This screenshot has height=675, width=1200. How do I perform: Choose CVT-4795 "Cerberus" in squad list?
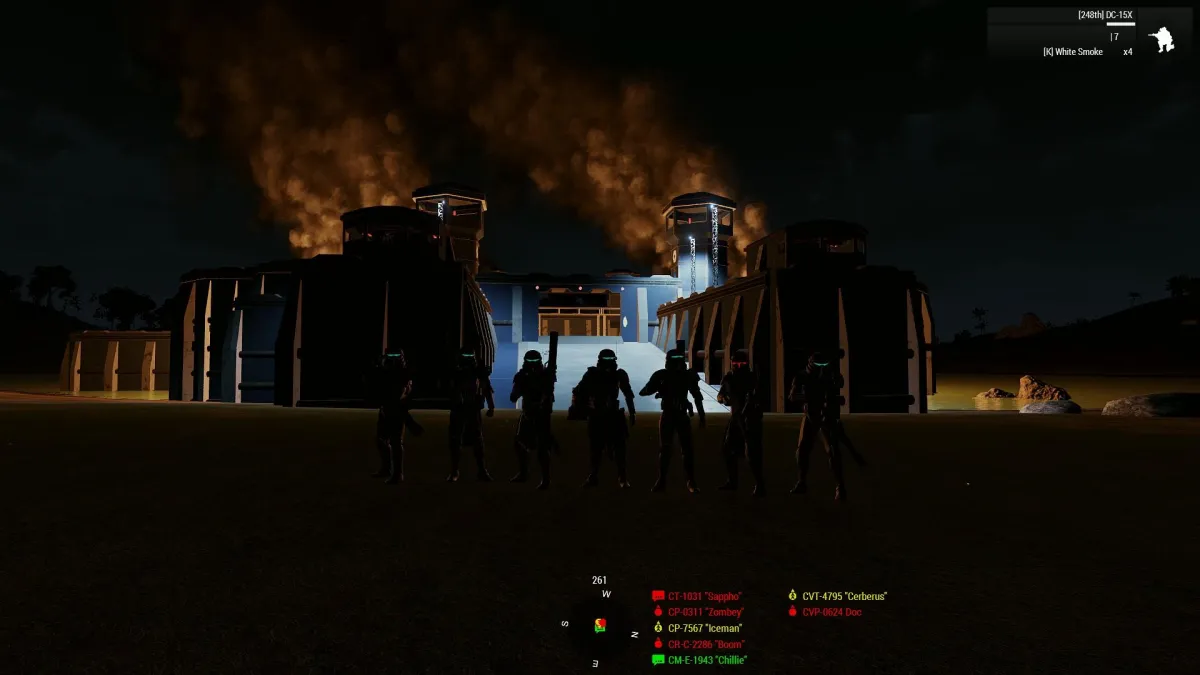coord(844,596)
